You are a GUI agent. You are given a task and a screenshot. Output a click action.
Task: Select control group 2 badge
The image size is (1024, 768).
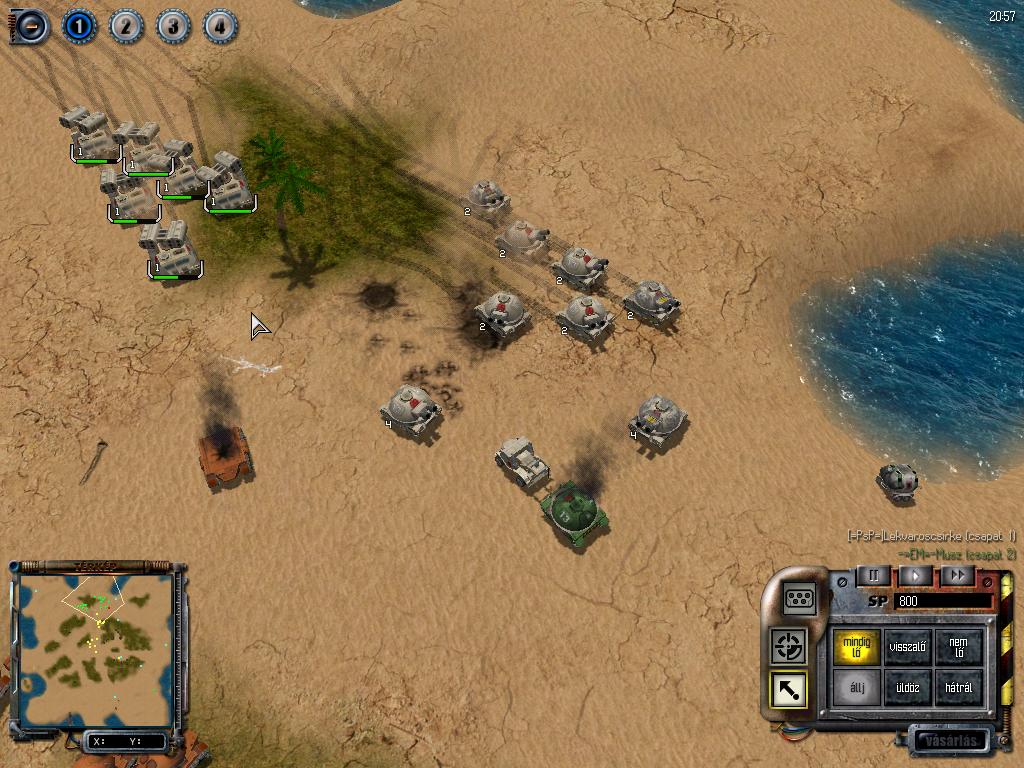tap(125, 25)
